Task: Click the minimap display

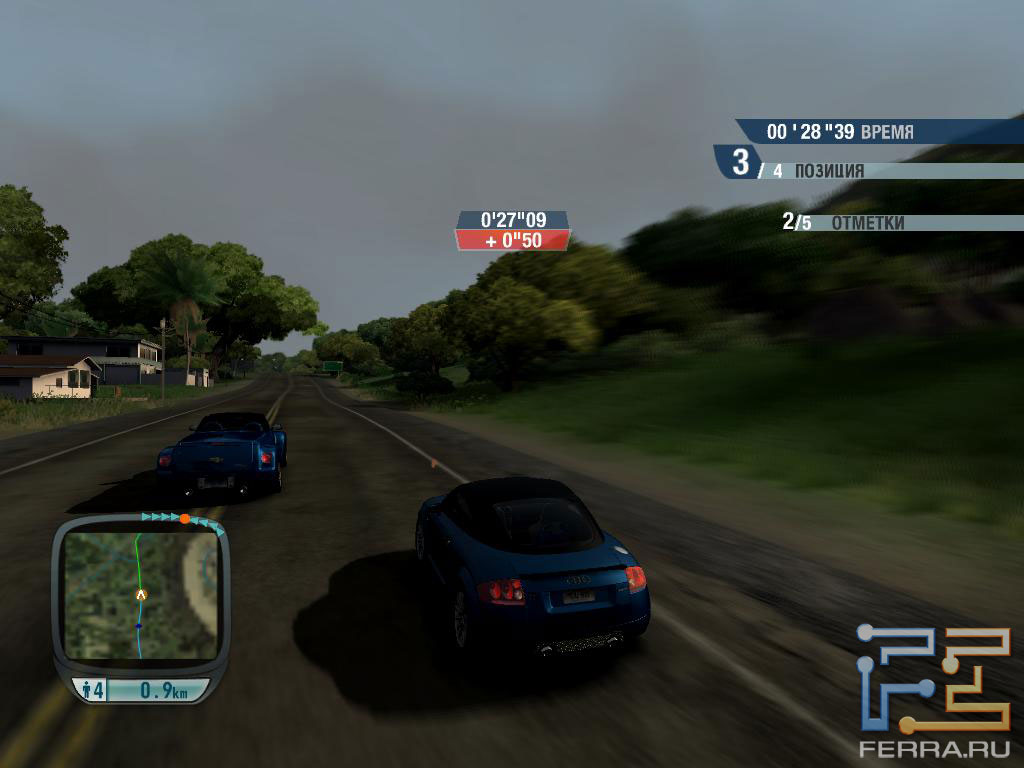Action: pyautogui.click(x=140, y=595)
